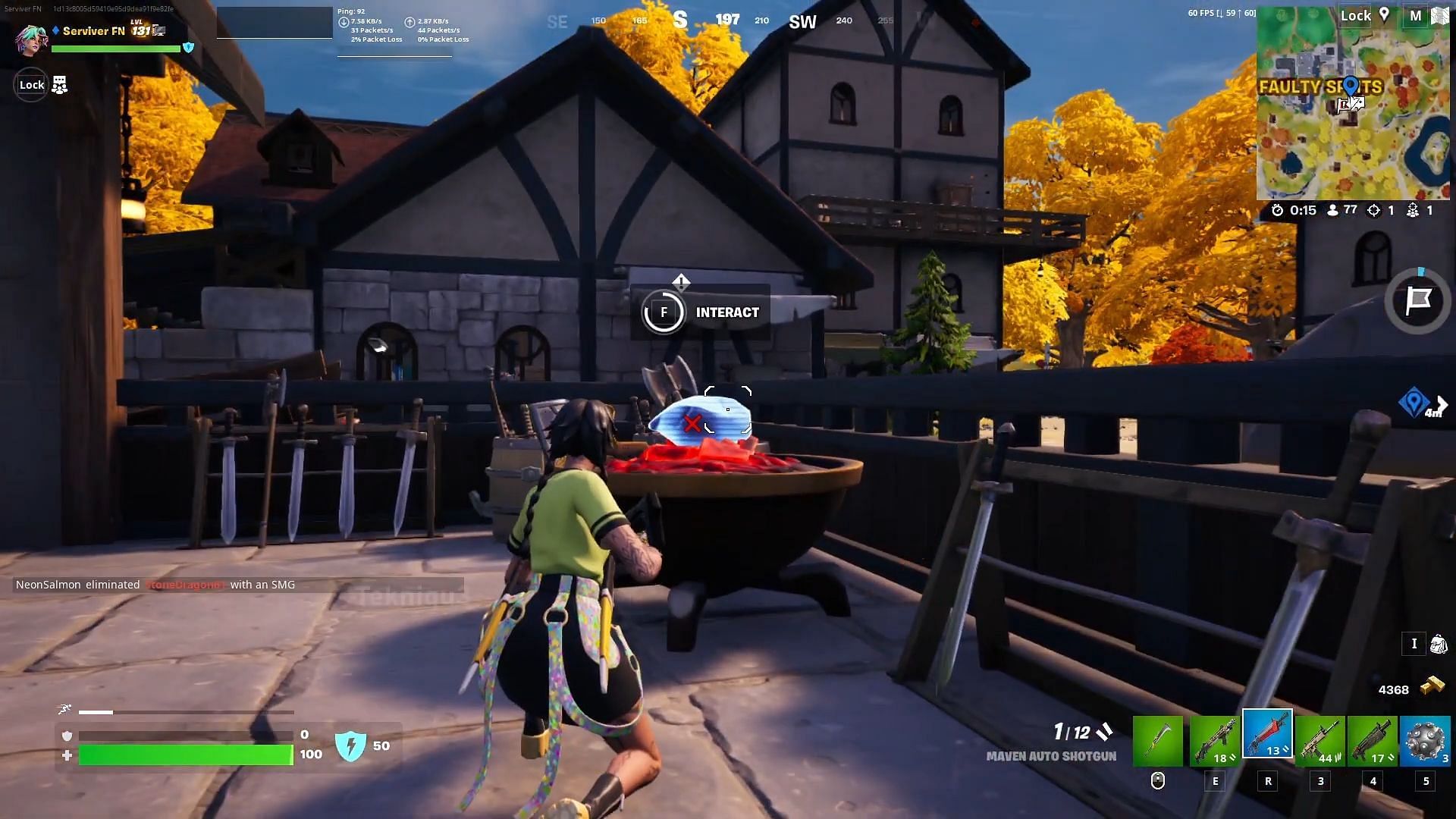Image resolution: width=1456 pixels, height=819 pixels.
Task: Equip the assault rifle with 44 ammo
Action: (1320, 741)
